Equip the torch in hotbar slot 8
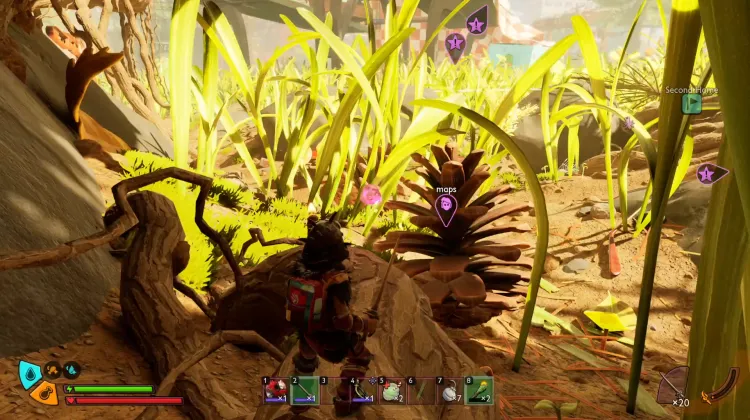This screenshot has width=750, height=420. pyautogui.click(x=478, y=390)
